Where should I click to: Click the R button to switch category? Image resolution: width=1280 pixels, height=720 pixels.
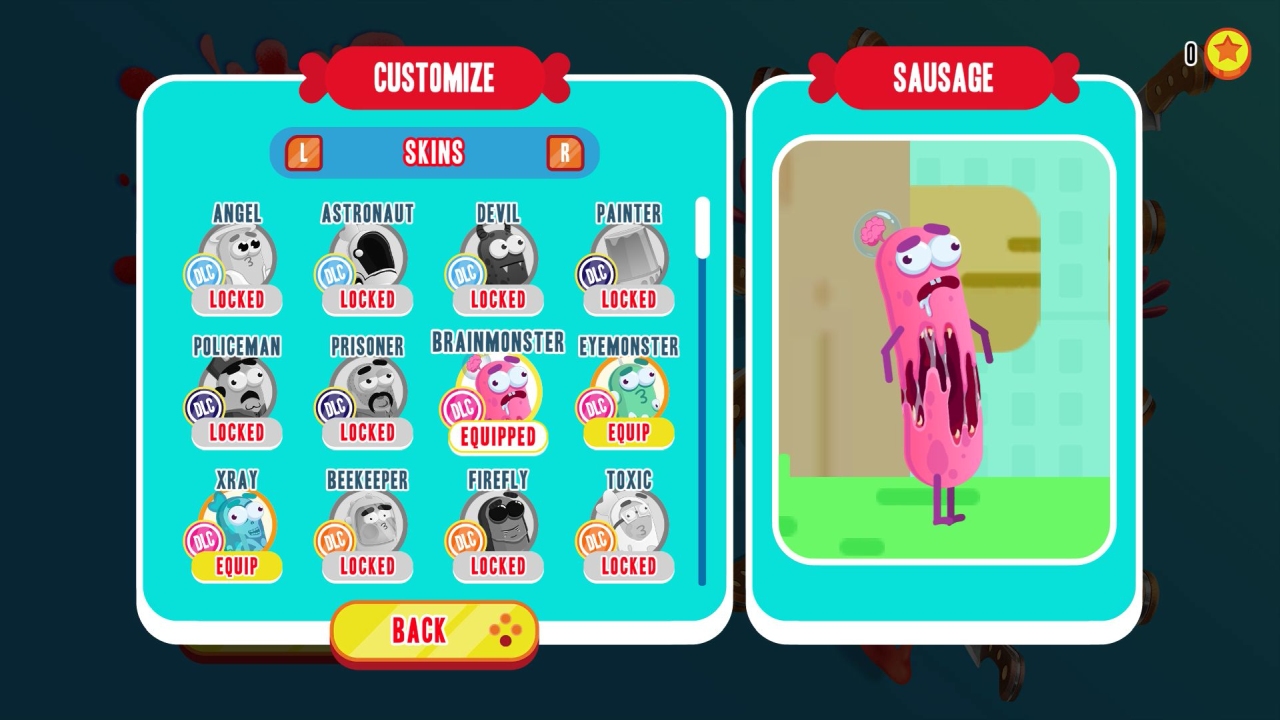pos(566,152)
